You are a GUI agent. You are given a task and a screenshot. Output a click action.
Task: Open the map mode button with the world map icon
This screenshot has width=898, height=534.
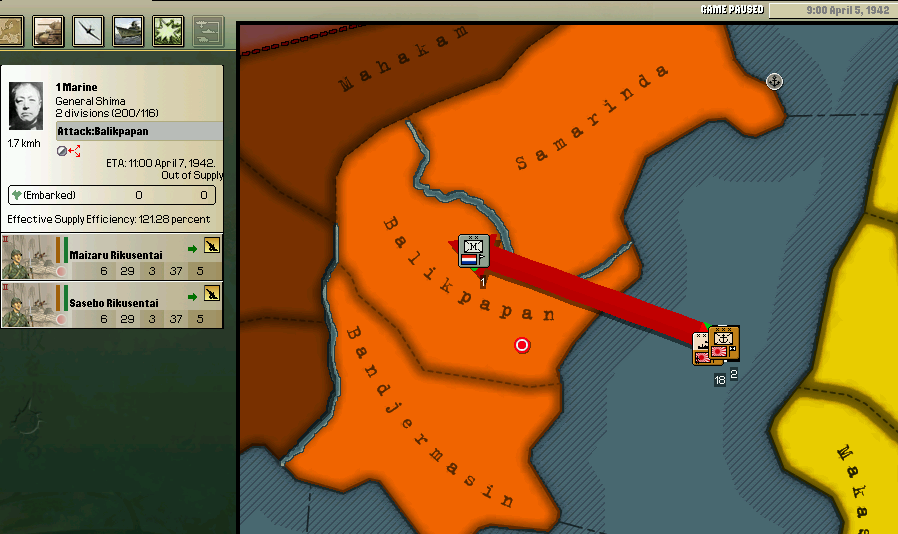click(11, 31)
